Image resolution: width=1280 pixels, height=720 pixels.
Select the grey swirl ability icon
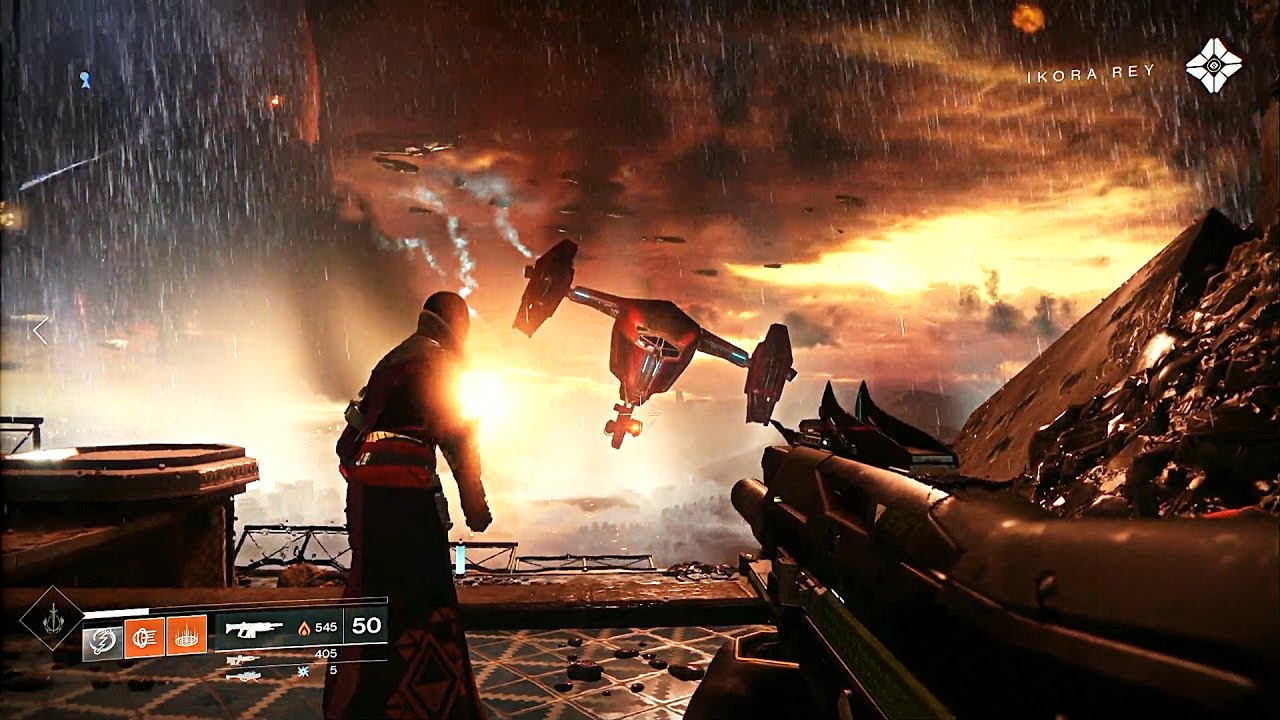[102, 638]
